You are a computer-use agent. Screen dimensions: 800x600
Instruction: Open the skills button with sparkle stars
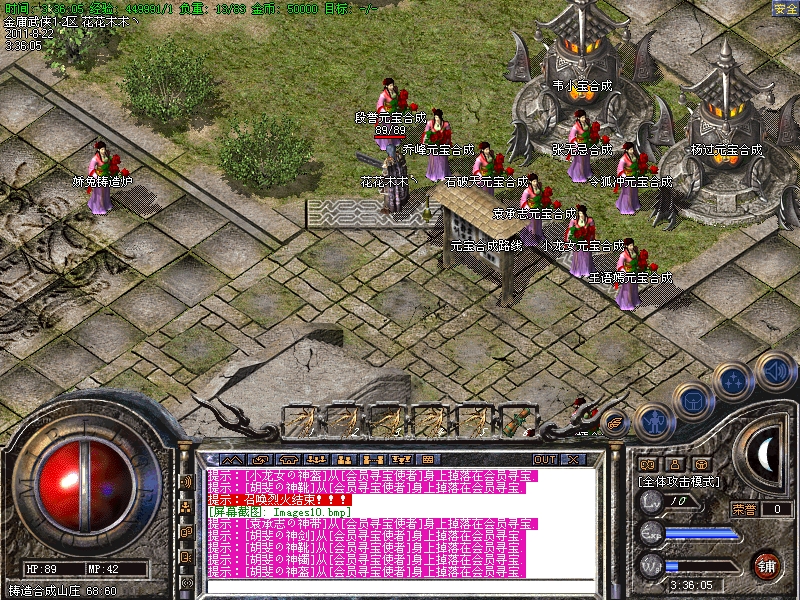pyautogui.click(x=733, y=381)
